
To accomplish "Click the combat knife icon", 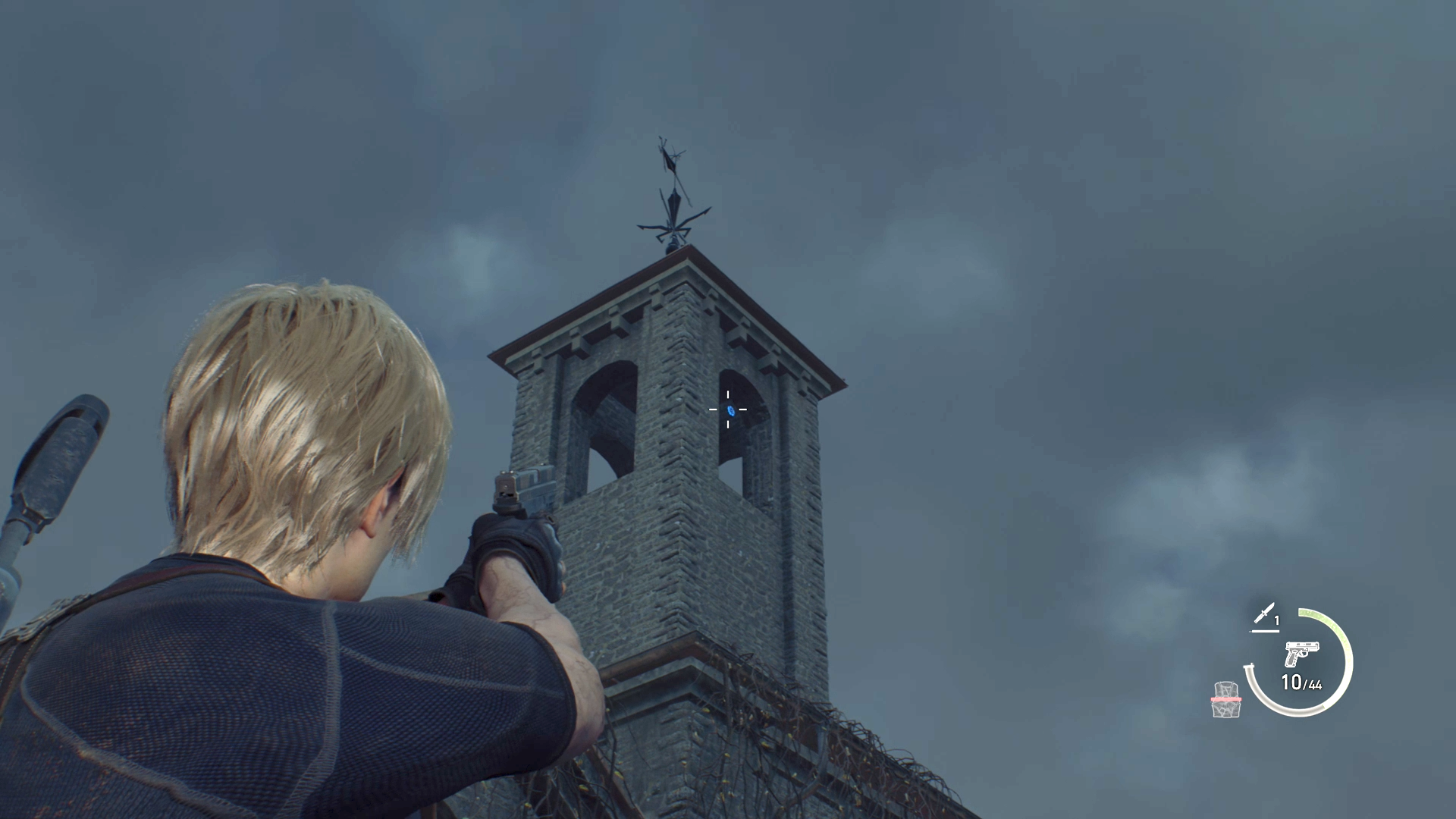I will click(x=1264, y=615).
